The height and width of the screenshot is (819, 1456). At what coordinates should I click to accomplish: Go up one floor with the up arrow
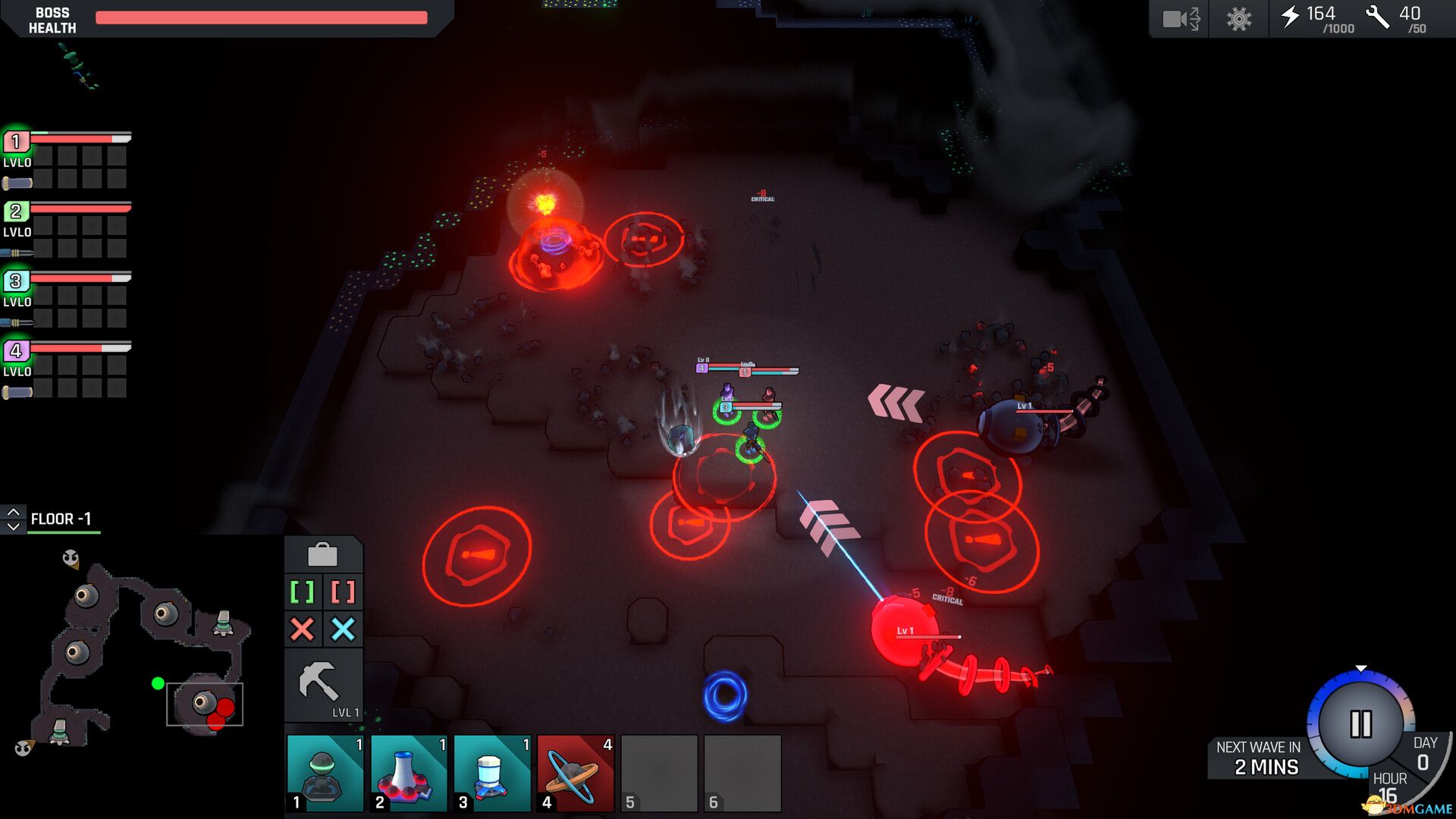coord(13,513)
